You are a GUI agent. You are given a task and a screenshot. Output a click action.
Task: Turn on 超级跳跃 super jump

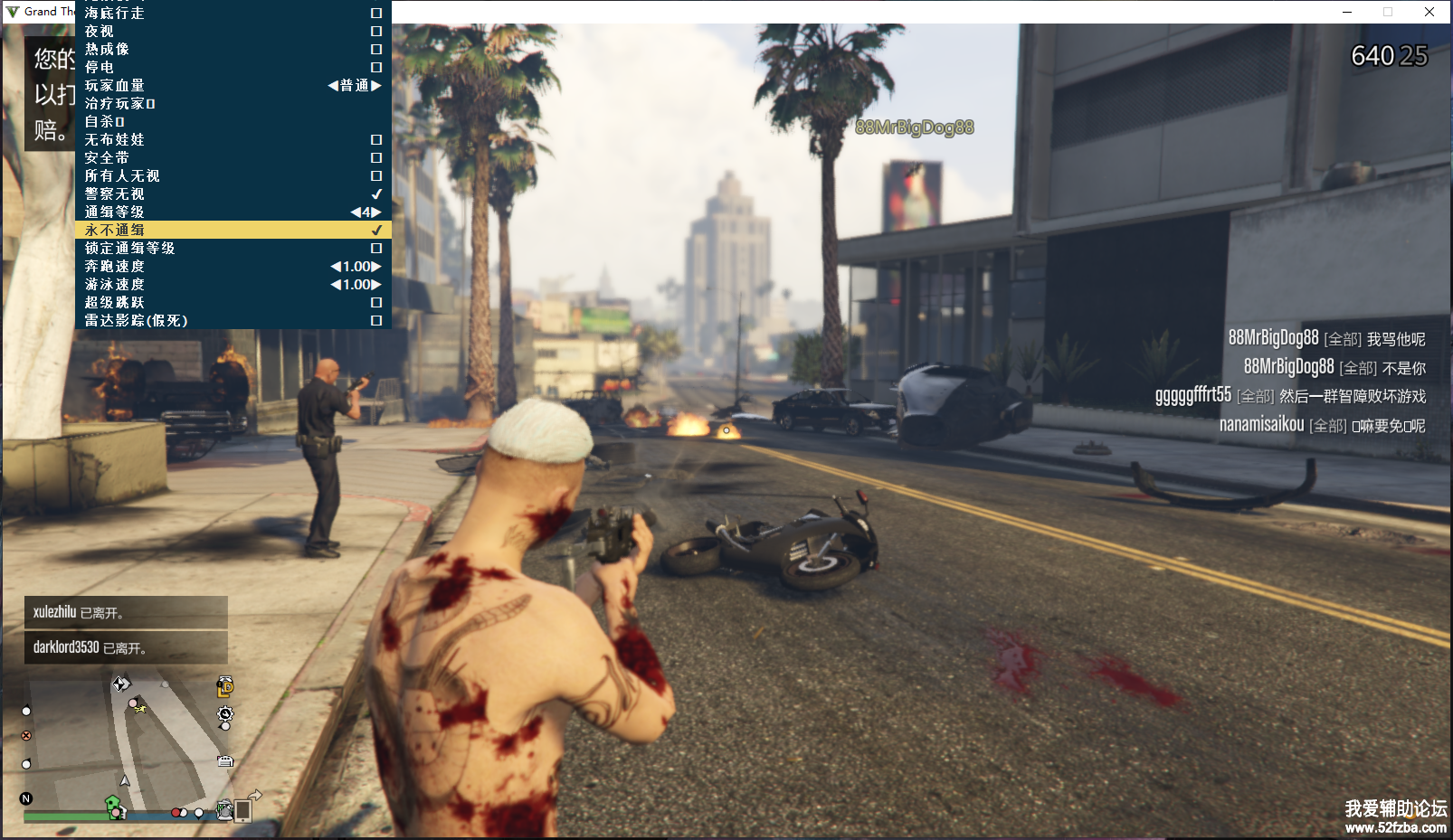(x=376, y=303)
